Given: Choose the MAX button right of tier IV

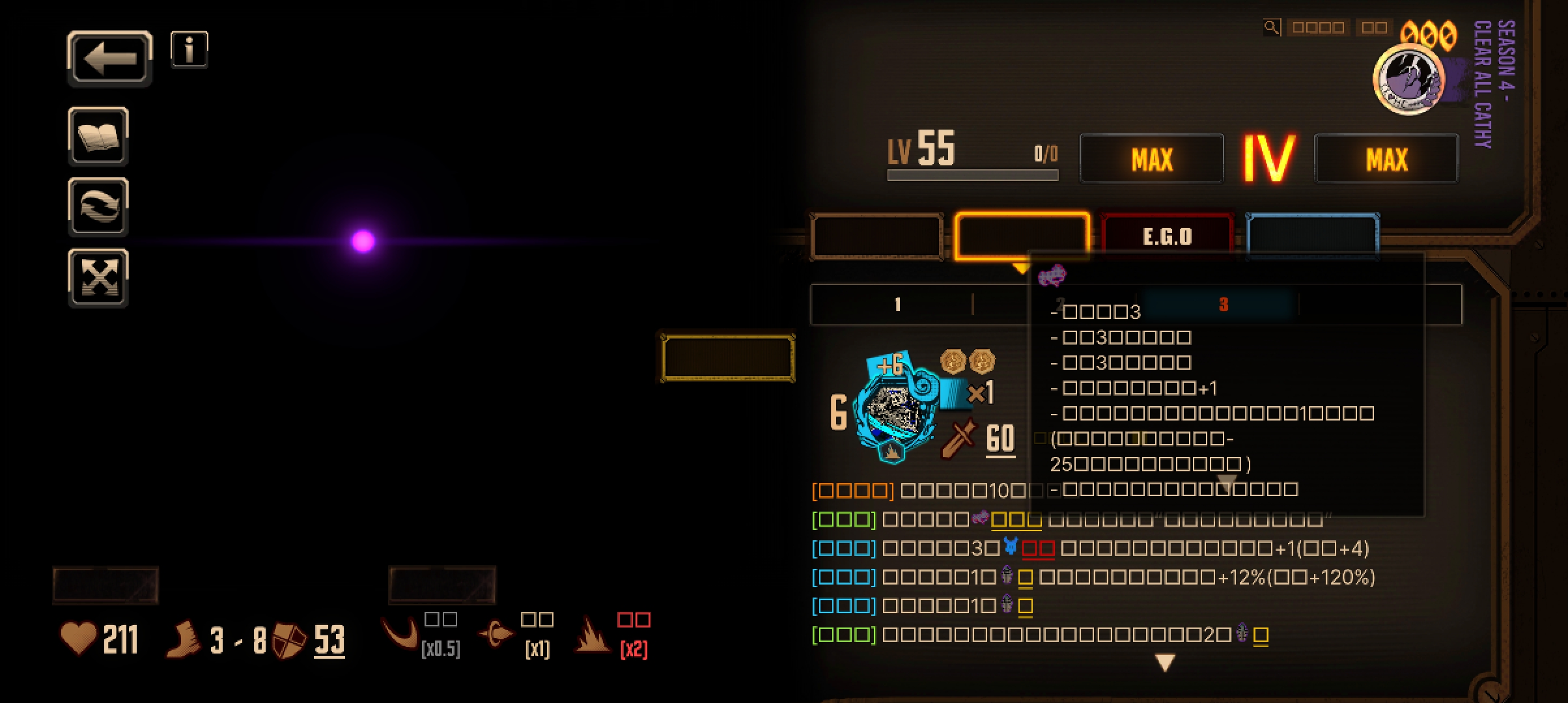Looking at the screenshot, I should point(1386,159).
